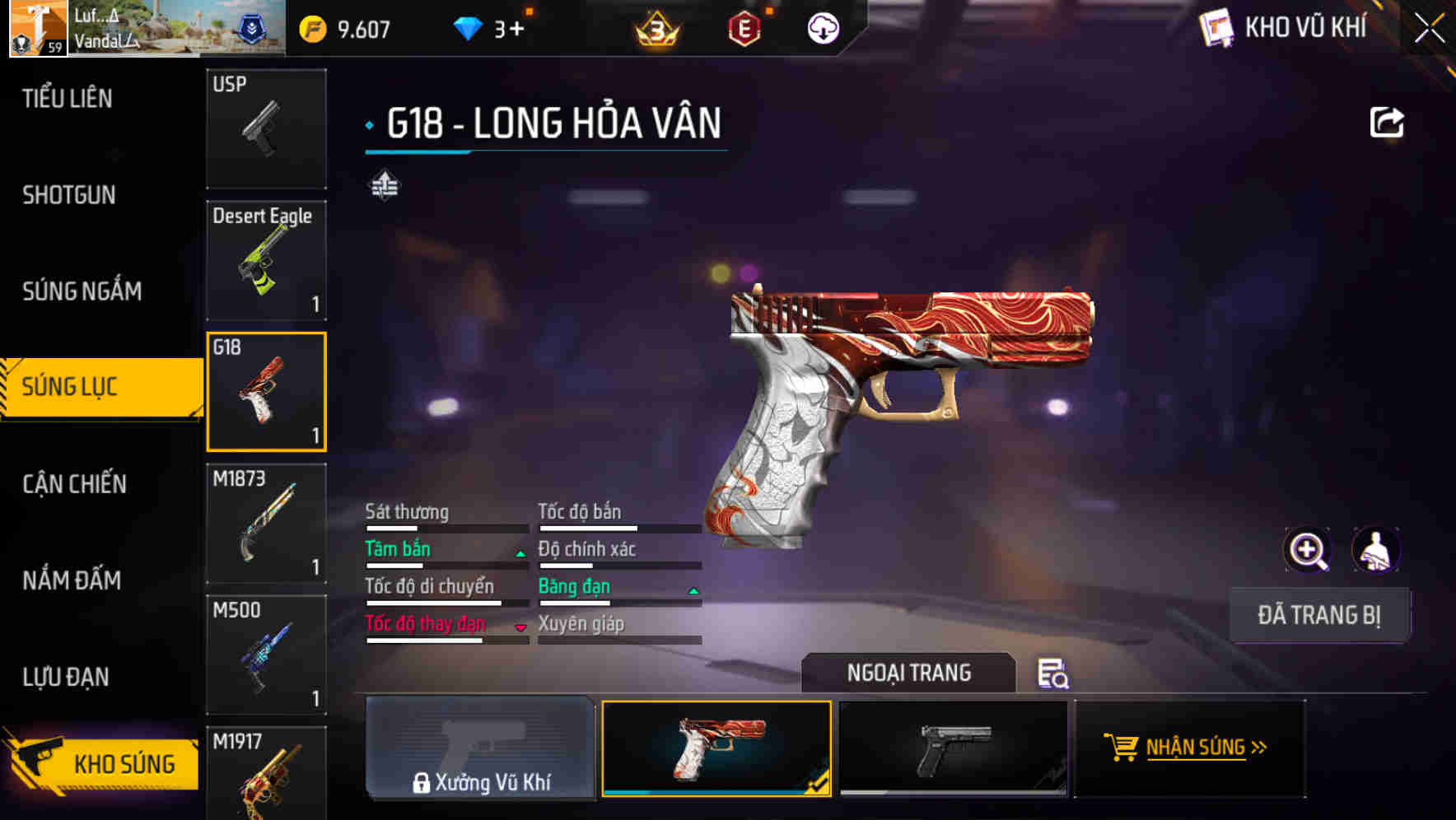1456x820 pixels.
Task: Open the Shotgun weapon category
Action: pyautogui.click(x=69, y=195)
